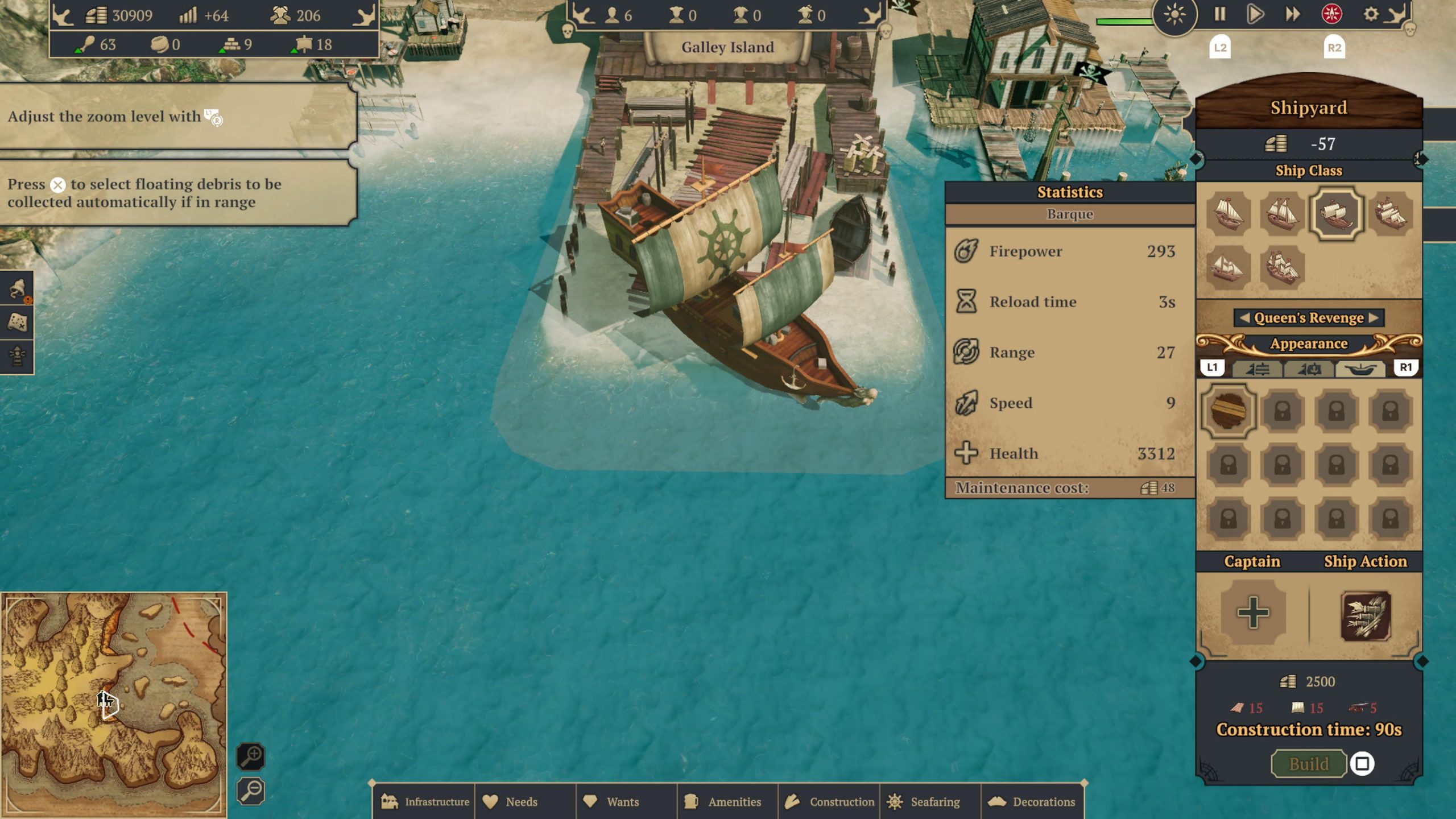The height and width of the screenshot is (819, 1456).
Task: Open the Seafaring build category
Action: coord(930,802)
